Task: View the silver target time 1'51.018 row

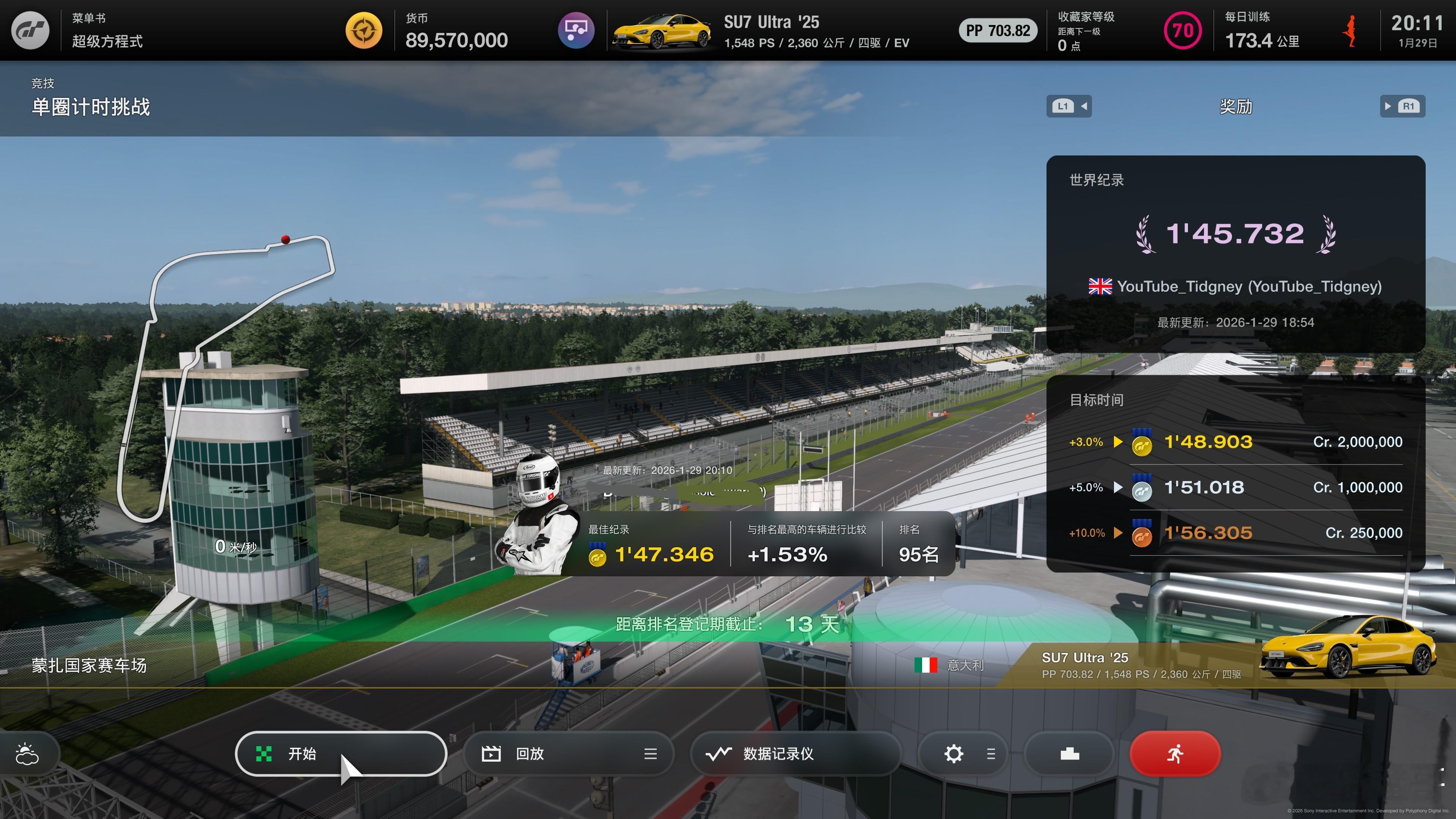Action: click(x=1235, y=487)
